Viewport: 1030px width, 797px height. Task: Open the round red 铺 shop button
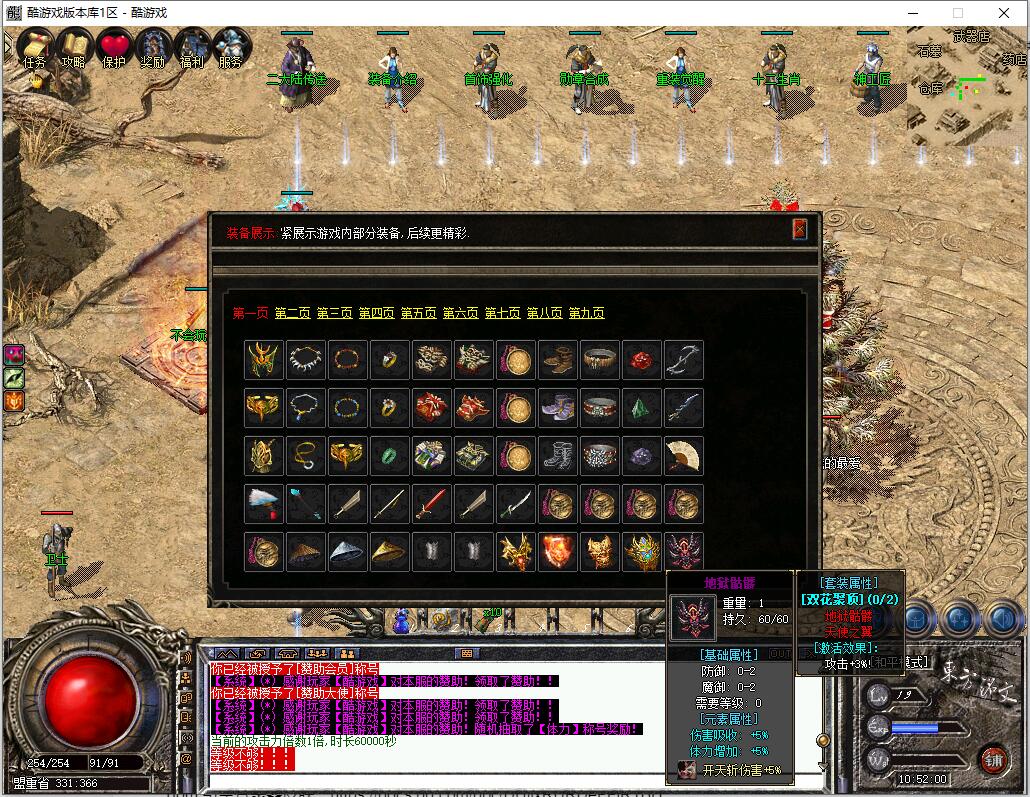[x=992, y=760]
